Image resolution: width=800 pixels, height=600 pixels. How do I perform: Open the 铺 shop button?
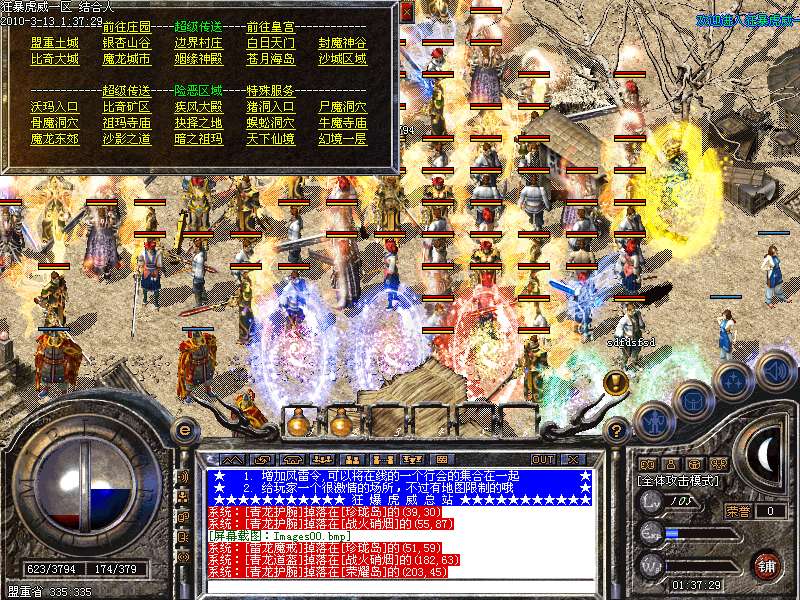pos(767,565)
